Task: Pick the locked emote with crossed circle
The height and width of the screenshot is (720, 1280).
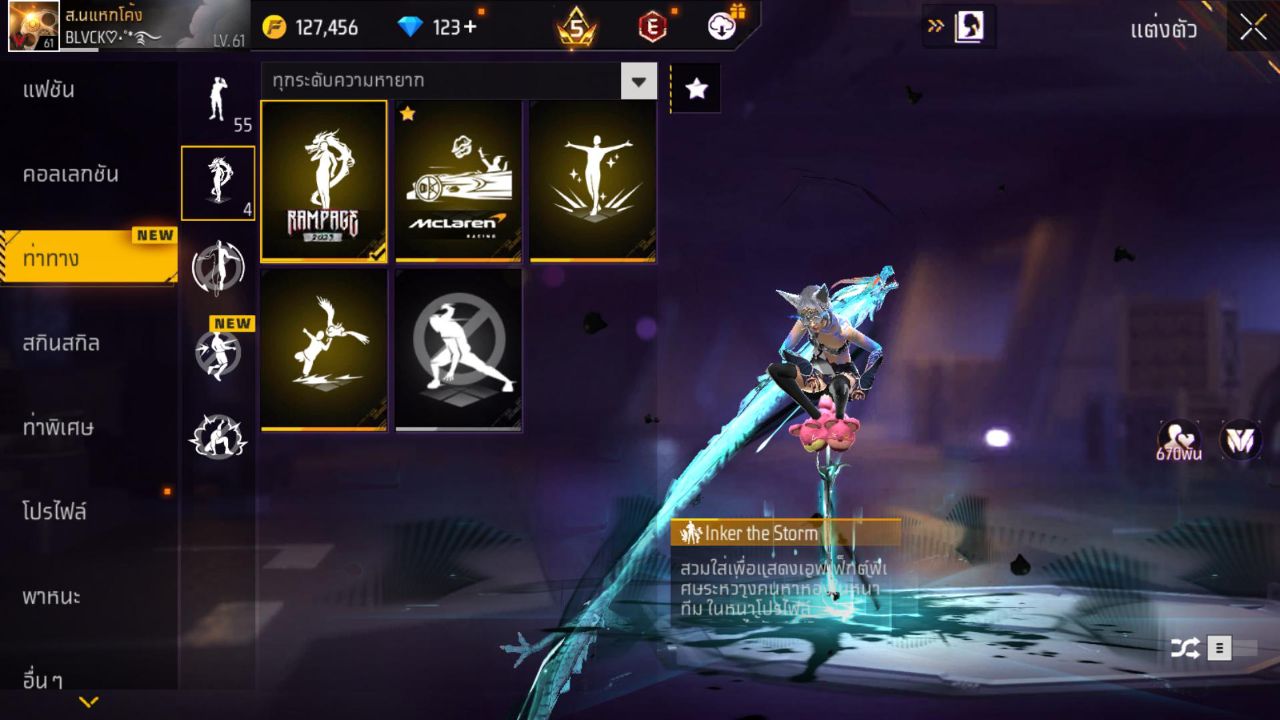Action: (x=459, y=349)
